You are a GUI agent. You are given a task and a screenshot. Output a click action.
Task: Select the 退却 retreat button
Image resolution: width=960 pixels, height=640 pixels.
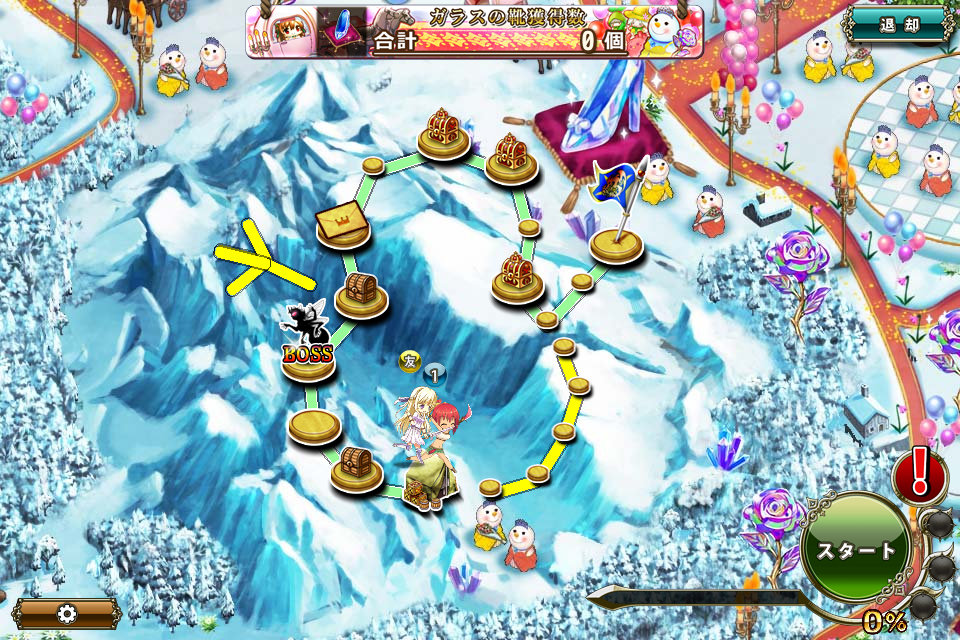click(x=898, y=24)
